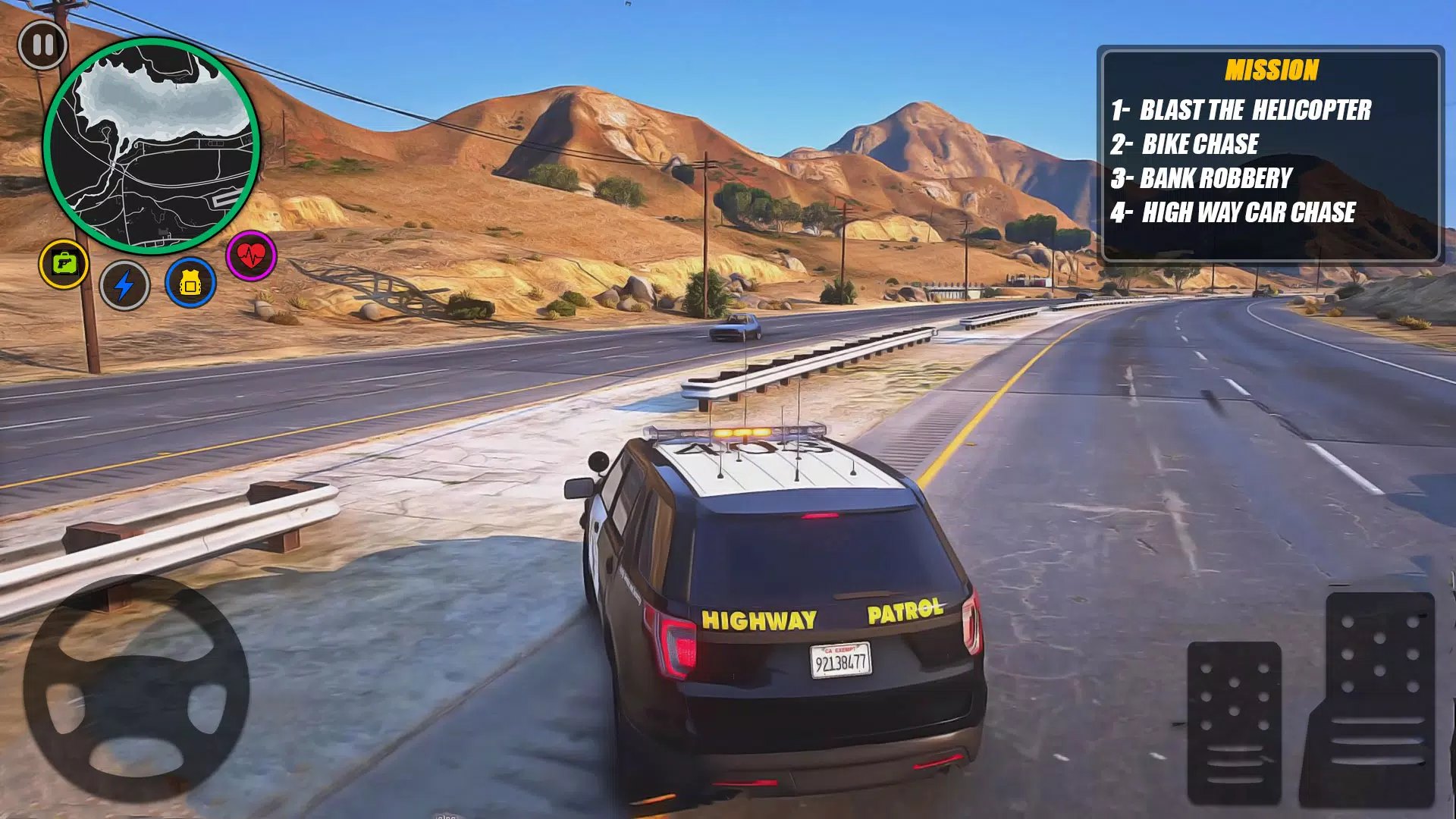Image resolution: width=1456 pixels, height=819 pixels.
Task: Select the Blast the Helicopter mission
Action: (x=1241, y=110)
